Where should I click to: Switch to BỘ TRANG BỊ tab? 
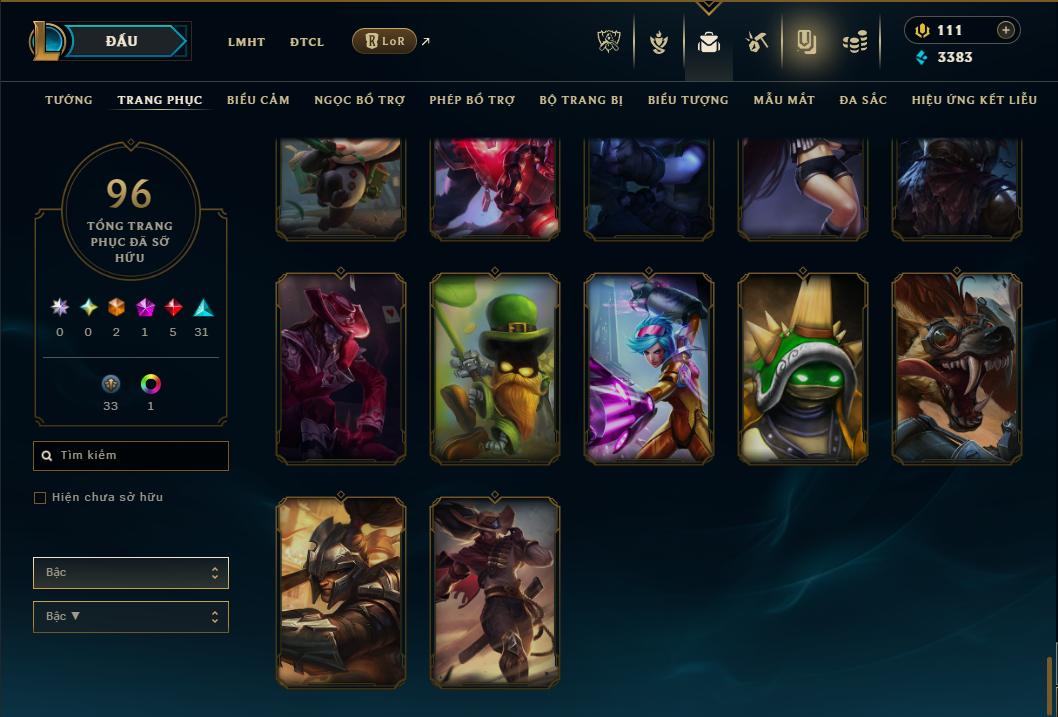581,100
